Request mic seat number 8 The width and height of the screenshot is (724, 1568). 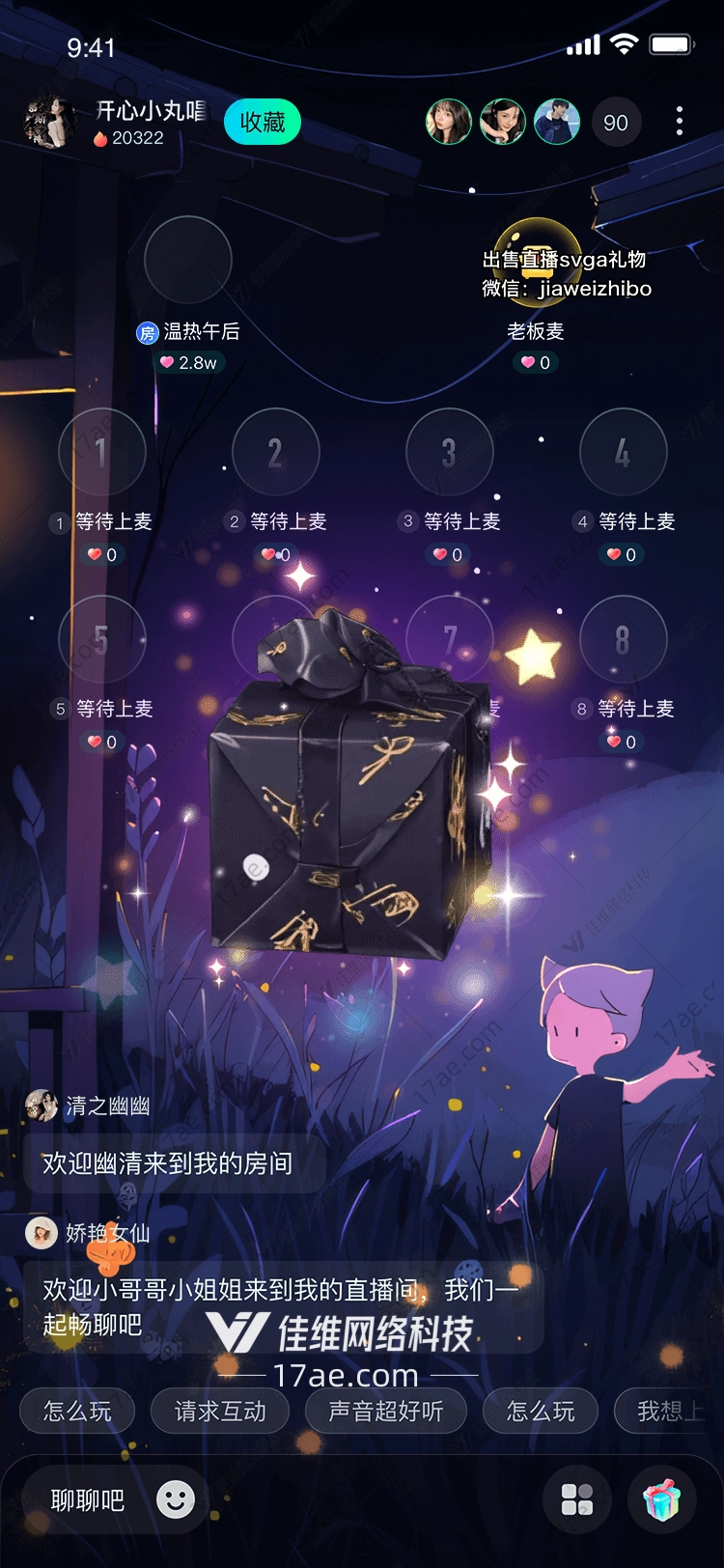[x=623, y=639]
